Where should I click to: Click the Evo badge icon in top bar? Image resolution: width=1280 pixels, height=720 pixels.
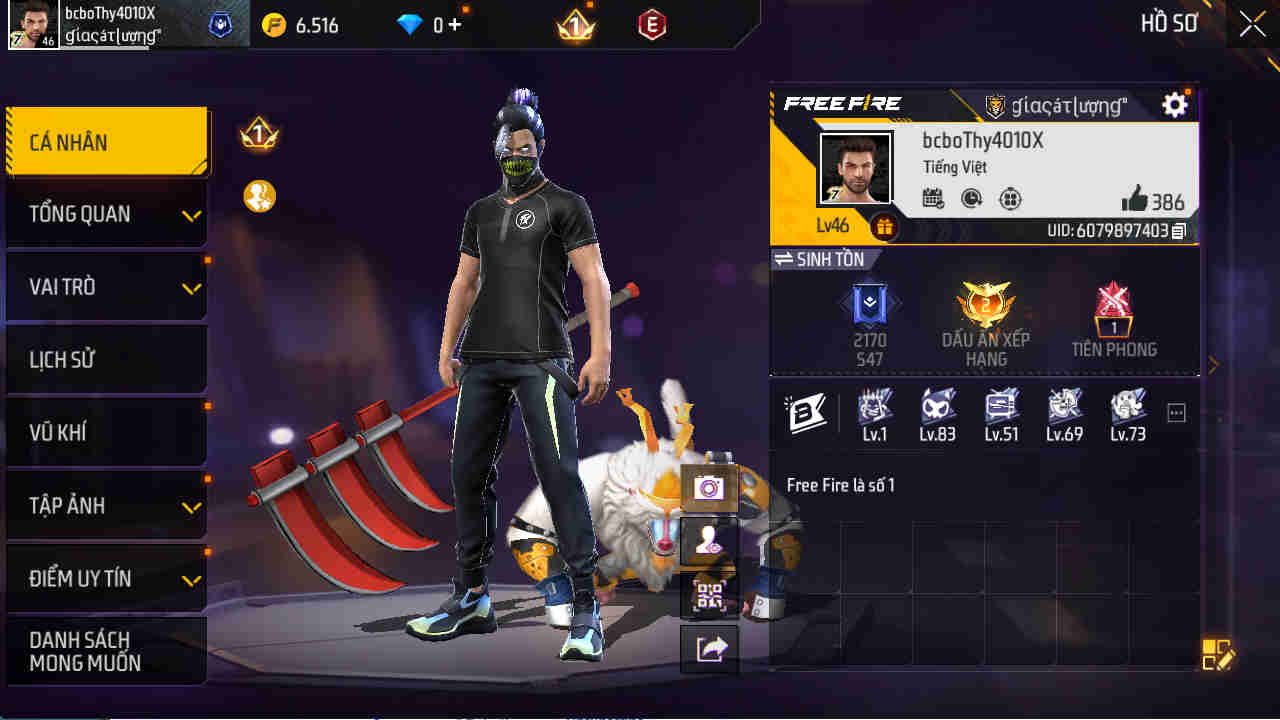click(651, 25)
